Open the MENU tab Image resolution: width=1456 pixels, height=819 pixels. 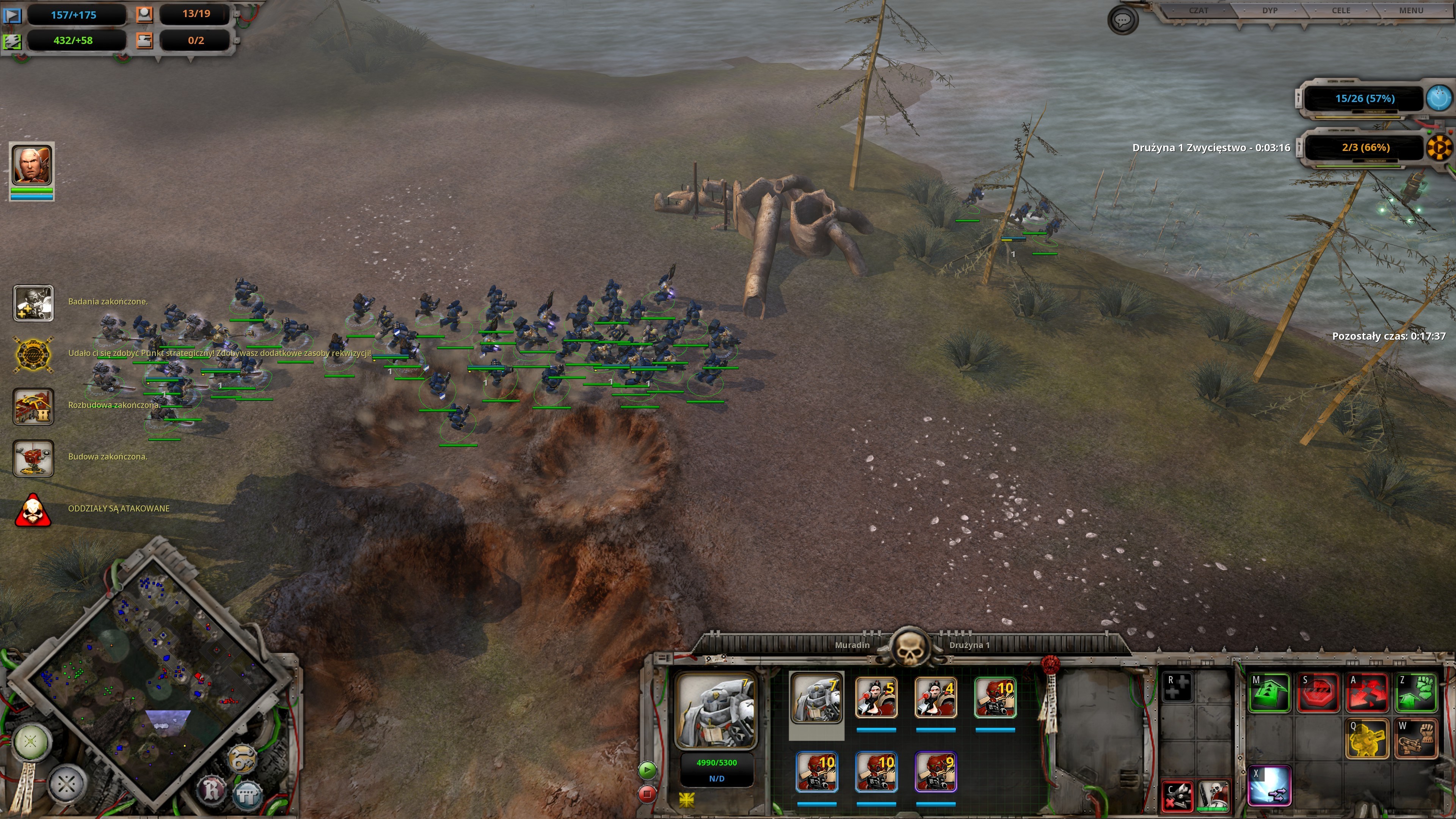point(1411,11)
